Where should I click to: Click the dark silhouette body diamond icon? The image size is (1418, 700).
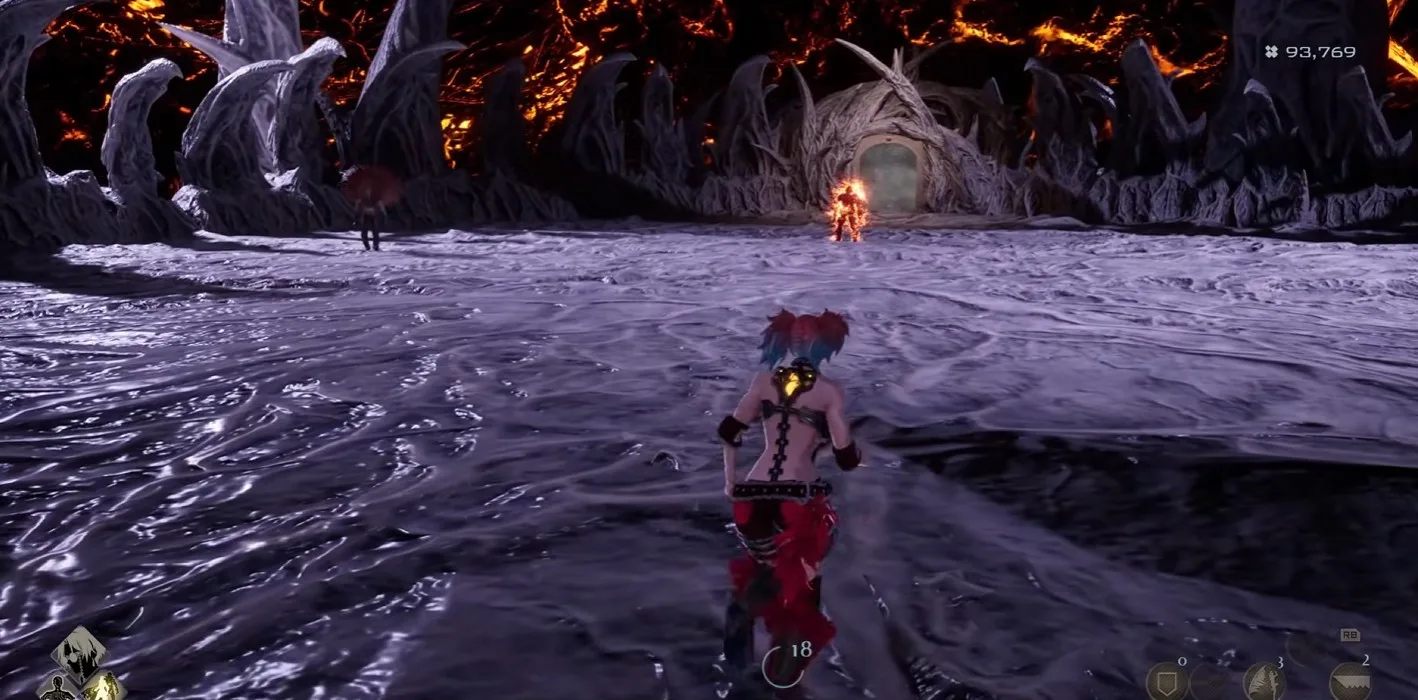point(58,688)
